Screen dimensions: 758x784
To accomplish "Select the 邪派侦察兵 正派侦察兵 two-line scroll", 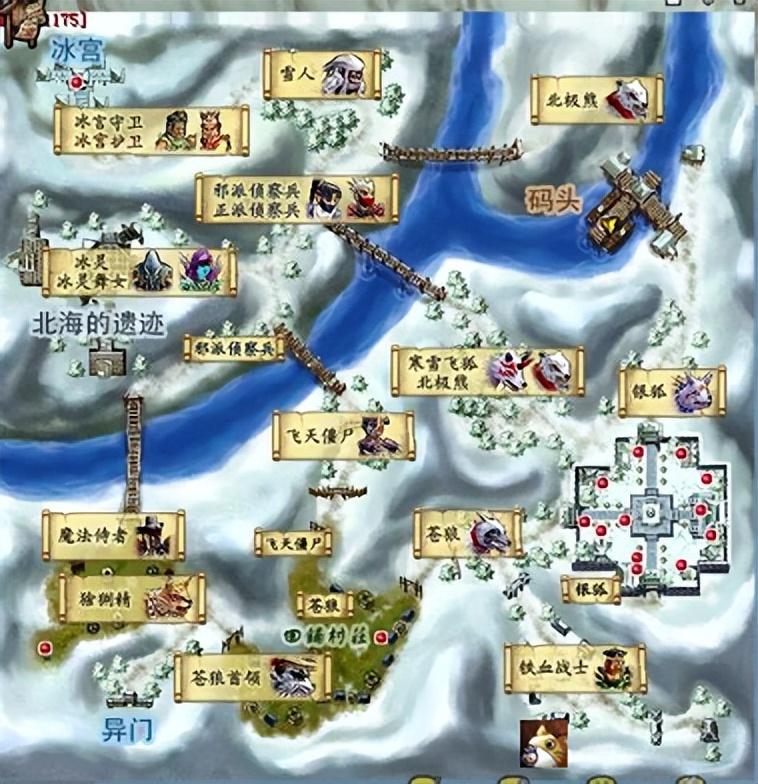I will point(296,199).
